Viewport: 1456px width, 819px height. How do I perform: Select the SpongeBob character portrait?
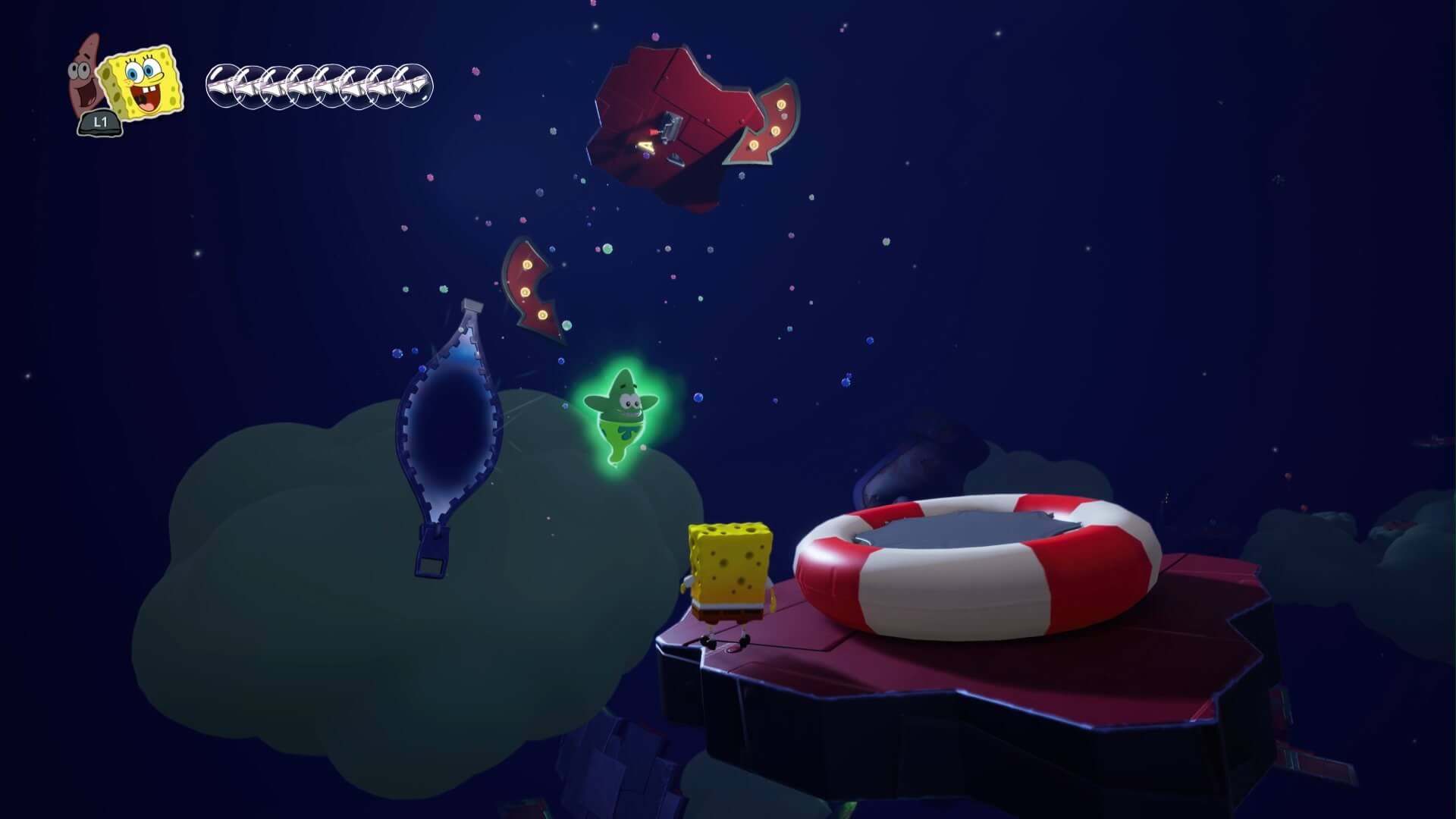click(143, 82)
